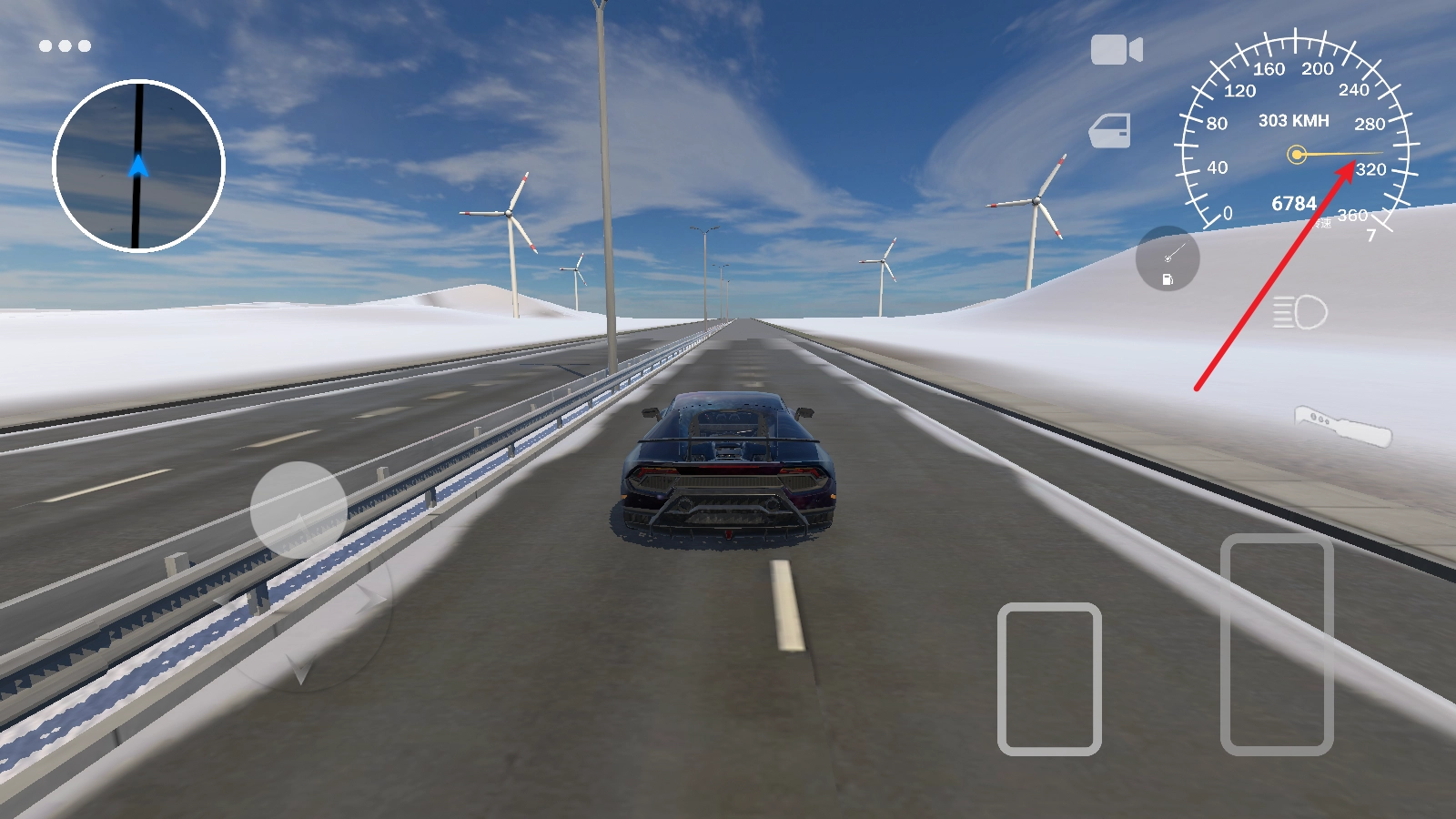
Task: Pull the handbrake lever icon
Action: click(x=1342, y=426)
